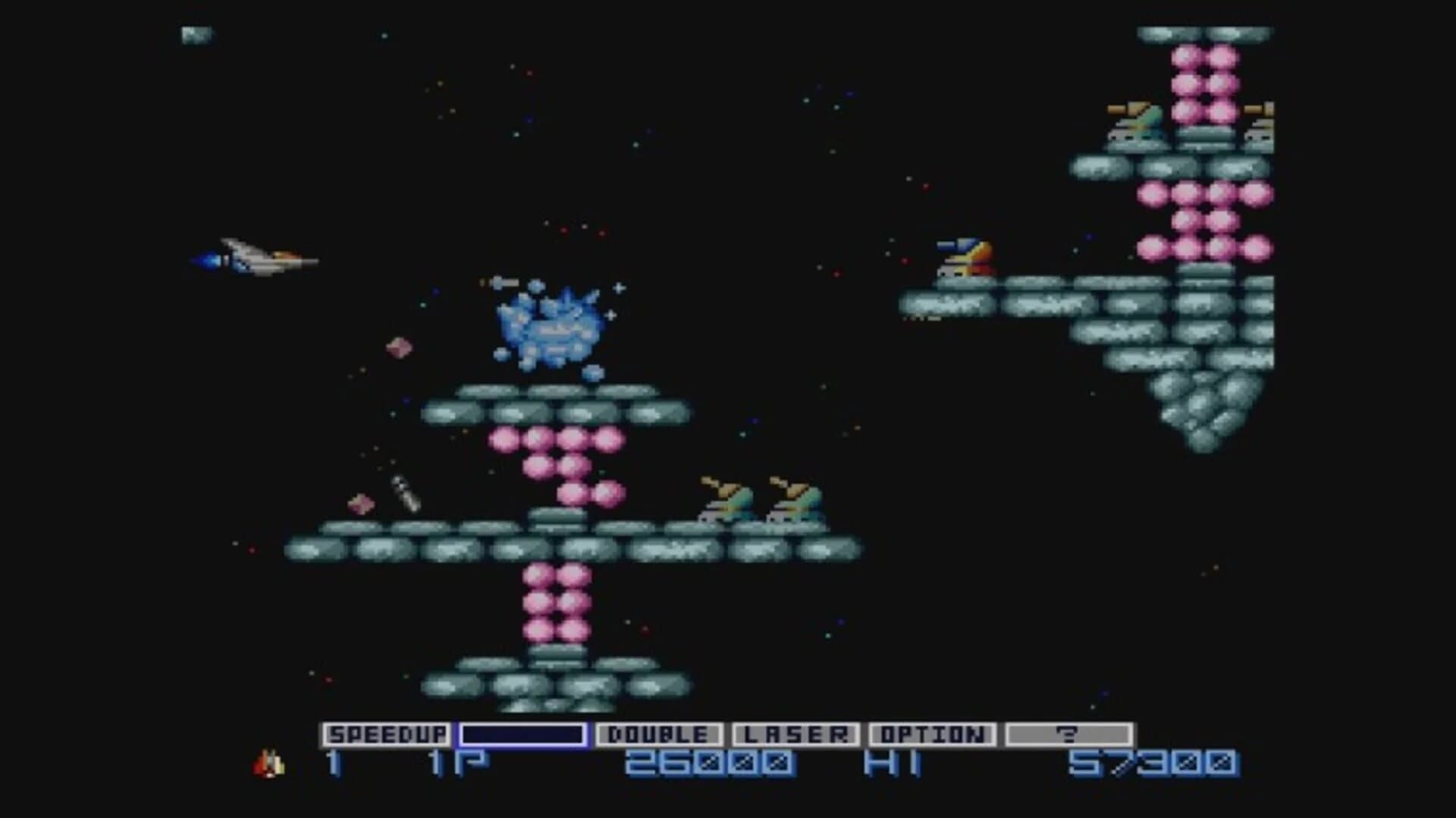This screenshot has width=1456, height=818.
Task: Activate the LASER power-up slot
Action: pos(798,734)
